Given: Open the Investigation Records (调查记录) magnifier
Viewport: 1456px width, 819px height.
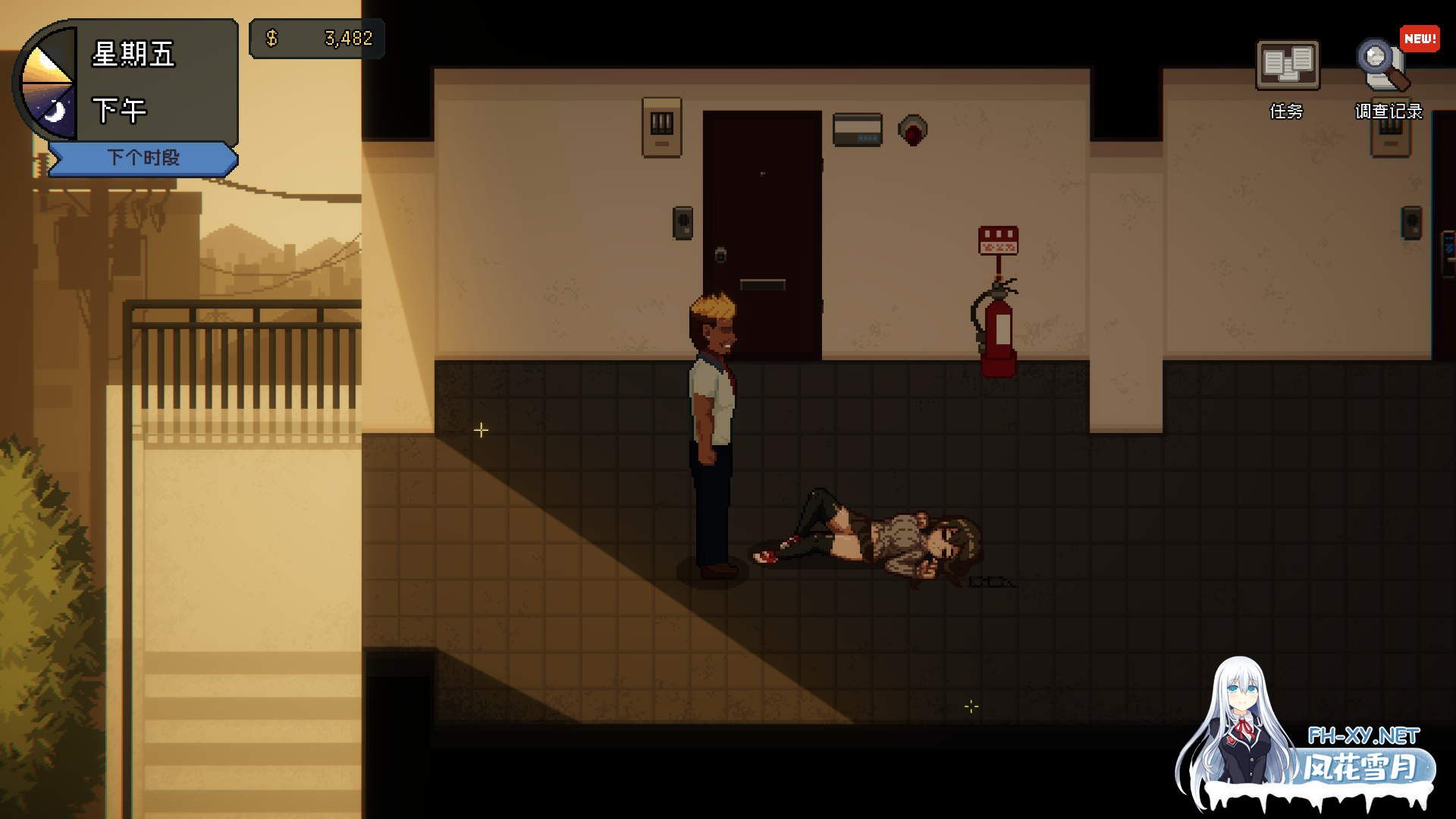Looking at the screenshot, I should click(x=1384, y=67).
